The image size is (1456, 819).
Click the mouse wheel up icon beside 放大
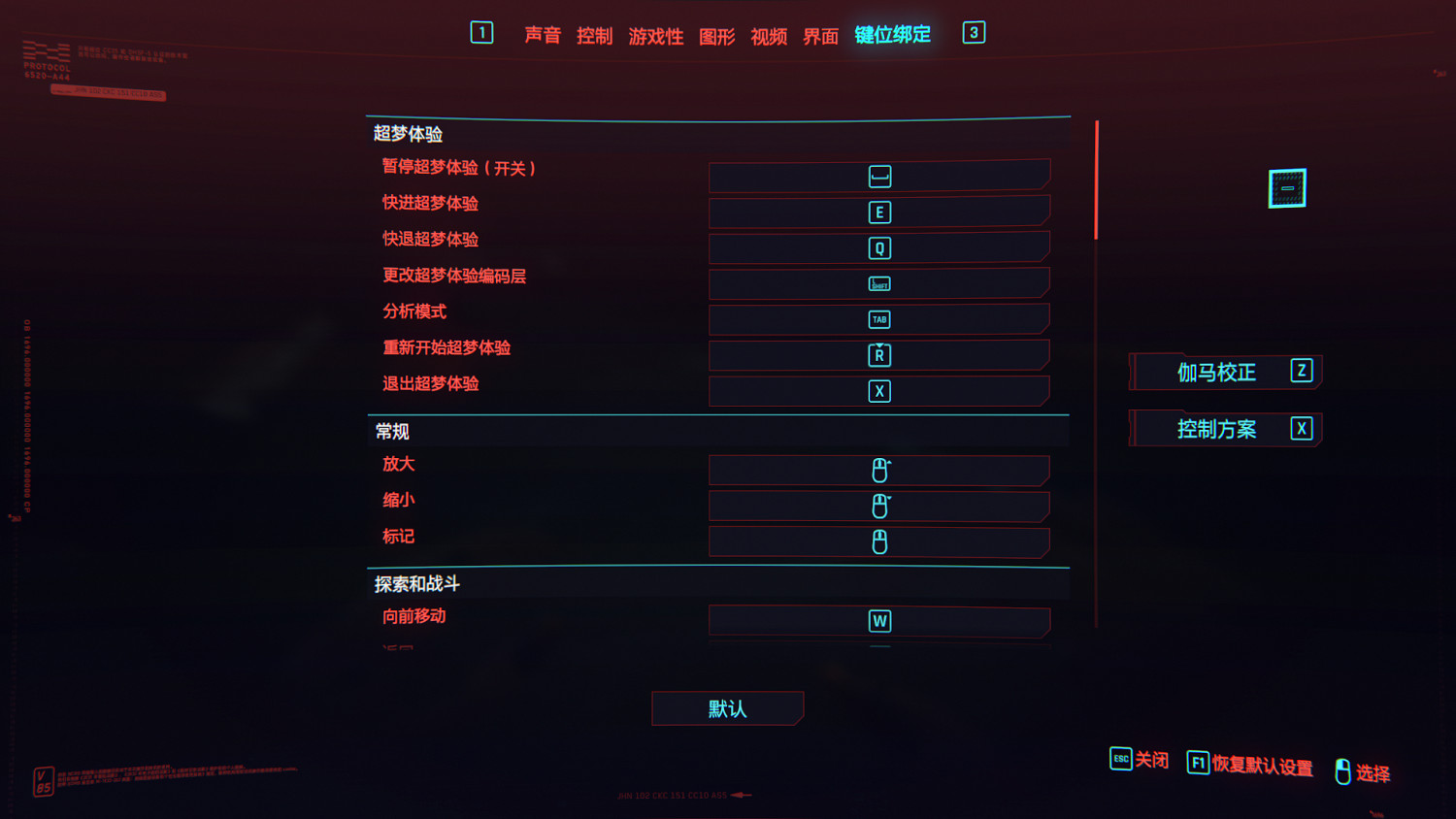878,470
